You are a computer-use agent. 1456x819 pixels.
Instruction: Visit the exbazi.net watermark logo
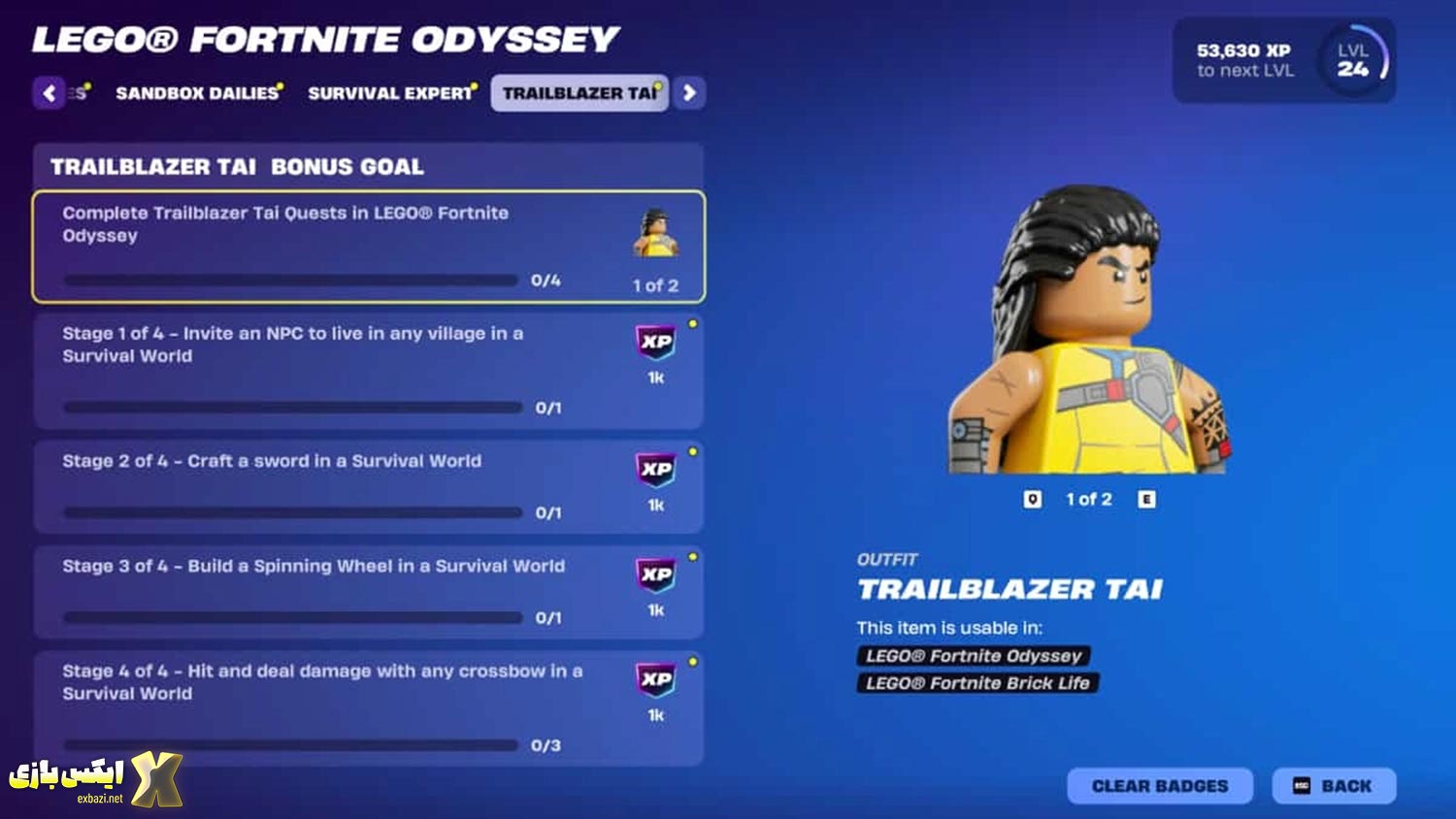(95, 778)
